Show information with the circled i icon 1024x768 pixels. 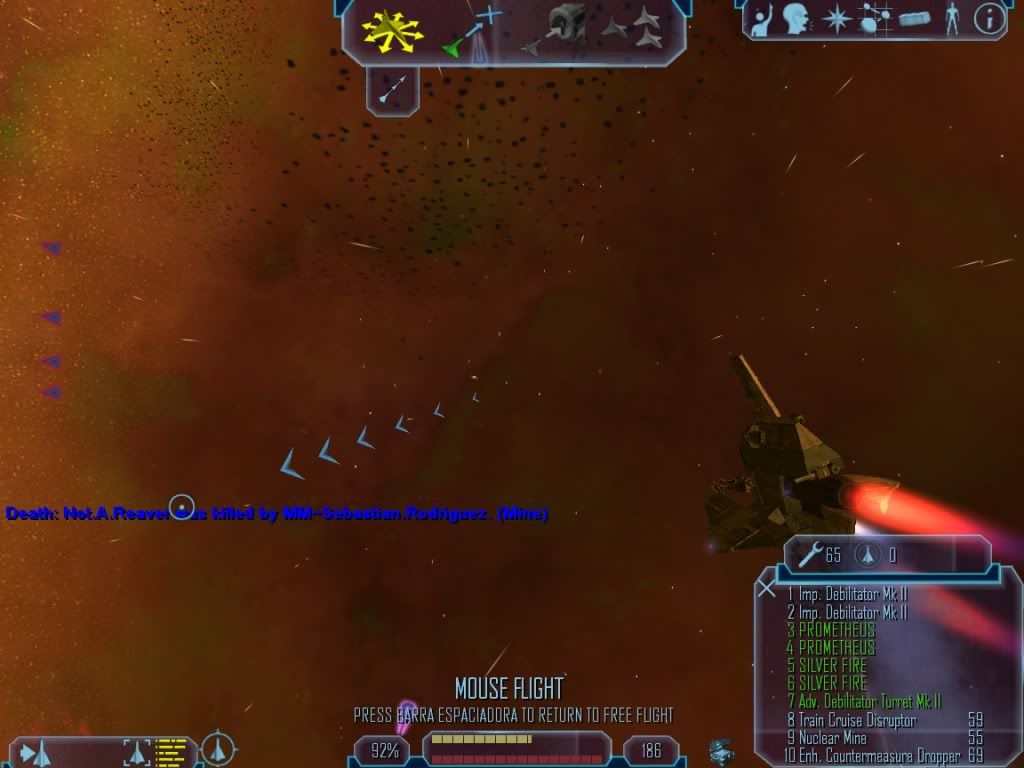tap(989, 18)
